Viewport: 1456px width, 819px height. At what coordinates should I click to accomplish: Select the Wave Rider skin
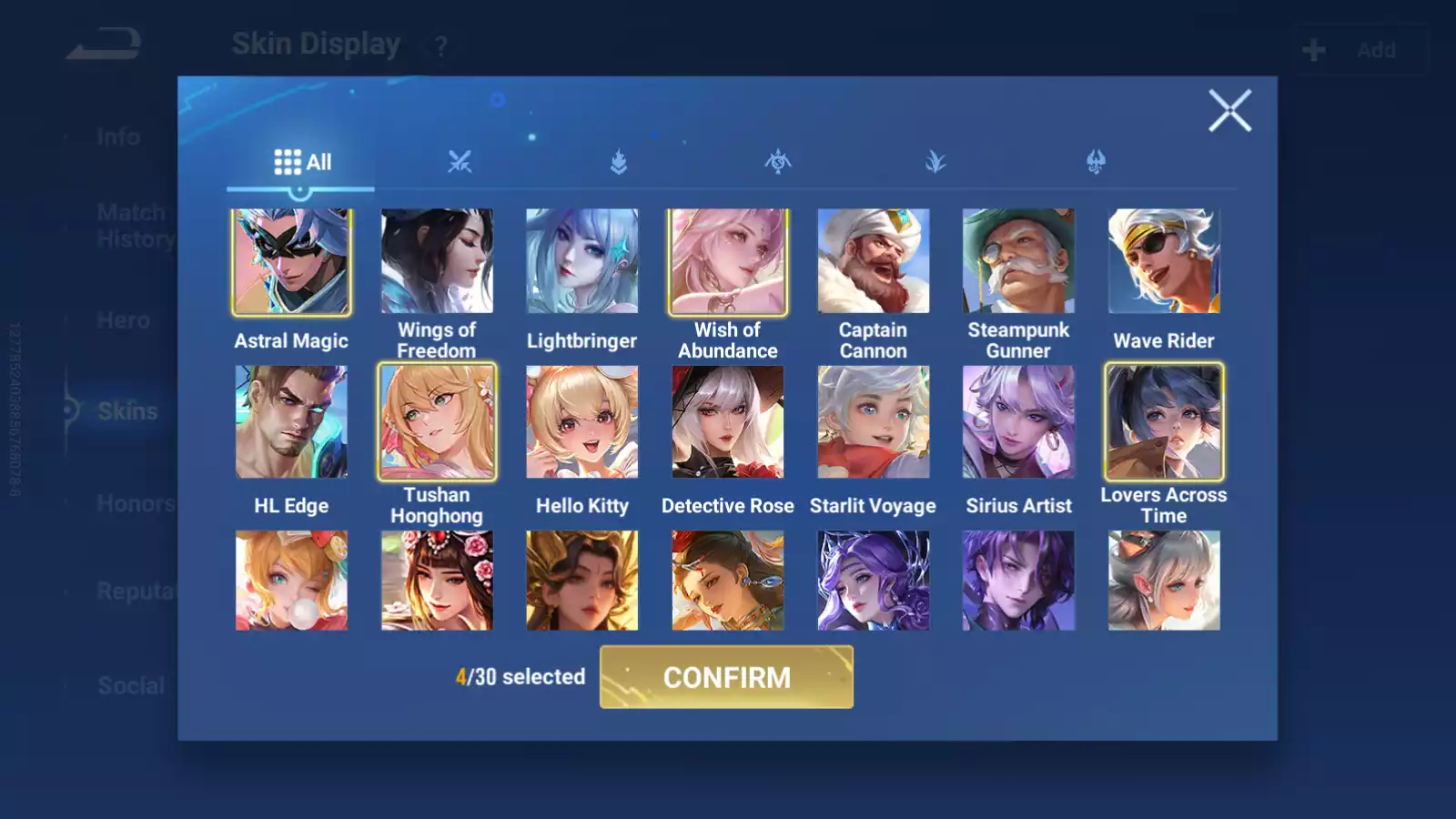coord(1164,262)
